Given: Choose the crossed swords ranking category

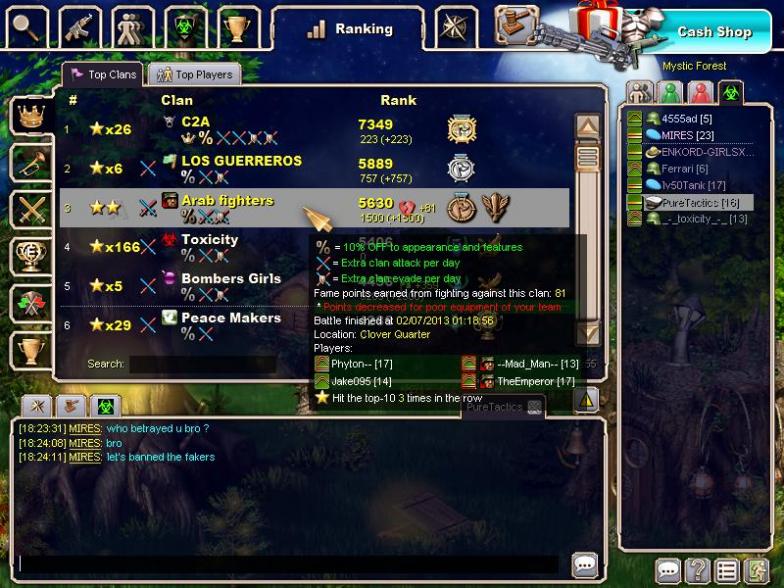Looking at the screenshot, I should [x=30, y=209].
